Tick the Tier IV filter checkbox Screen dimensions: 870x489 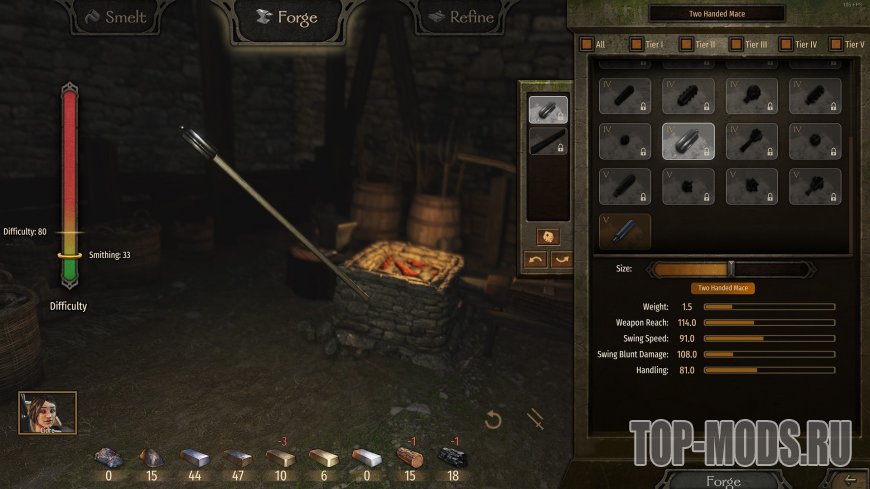coord(785,44)
